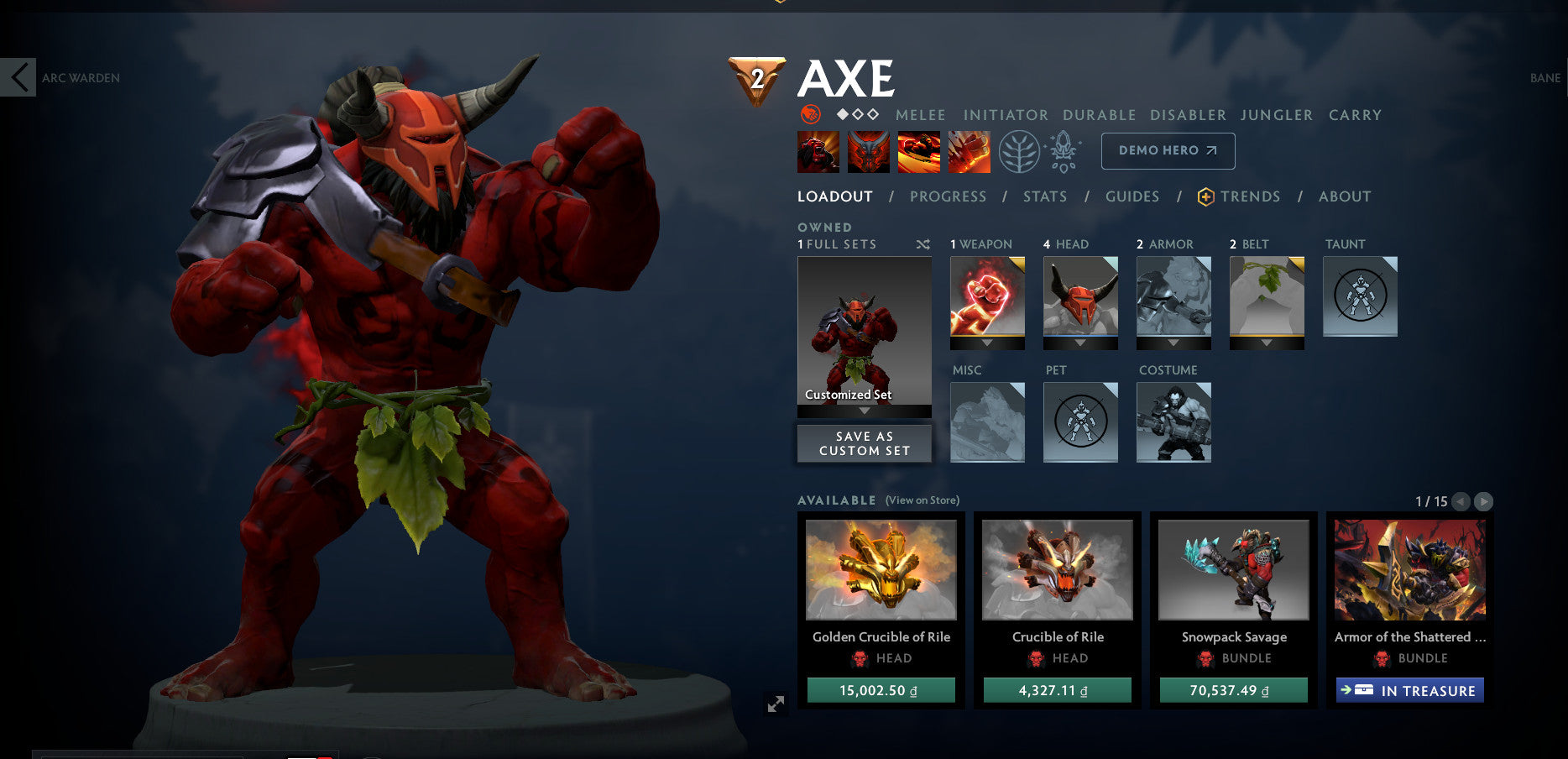This screenshot has width=1568, height=759.
Task: Click the expand model view icon
Action: (x=774, y=704)
